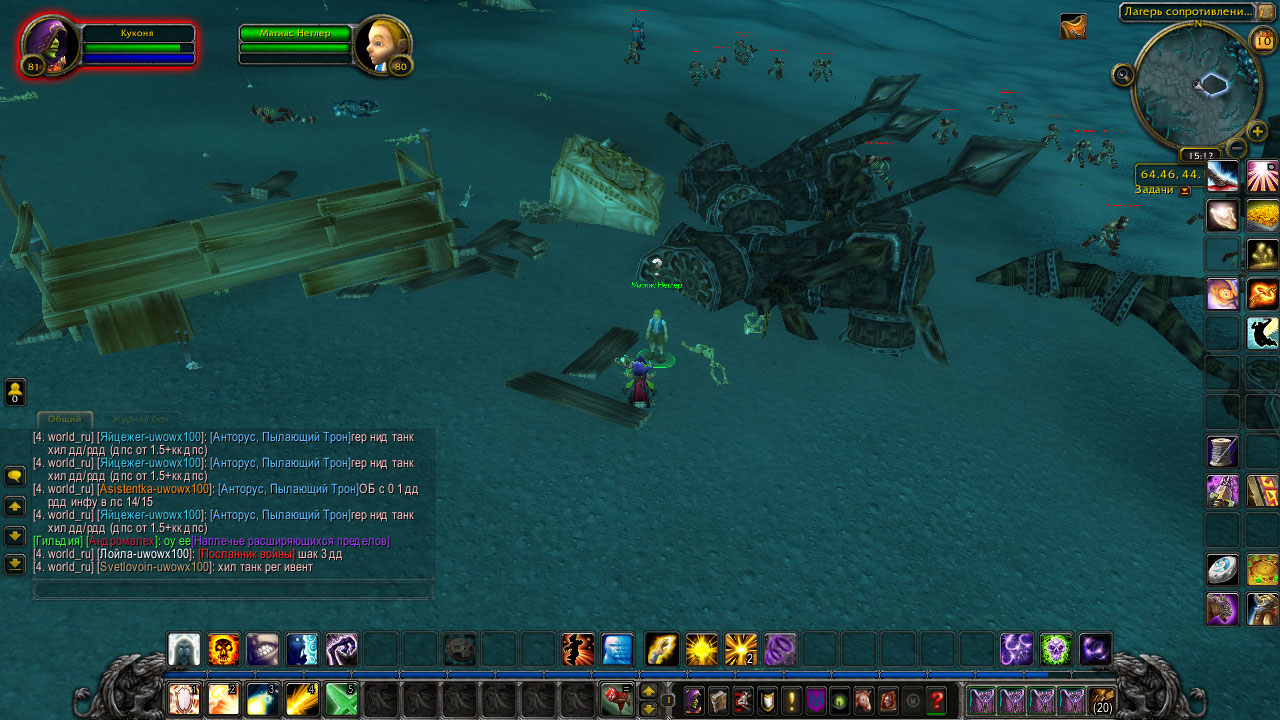Viewport: 1280px width, 720px height.
Task: Zoom out the minimap
Action: (1236, 149)
